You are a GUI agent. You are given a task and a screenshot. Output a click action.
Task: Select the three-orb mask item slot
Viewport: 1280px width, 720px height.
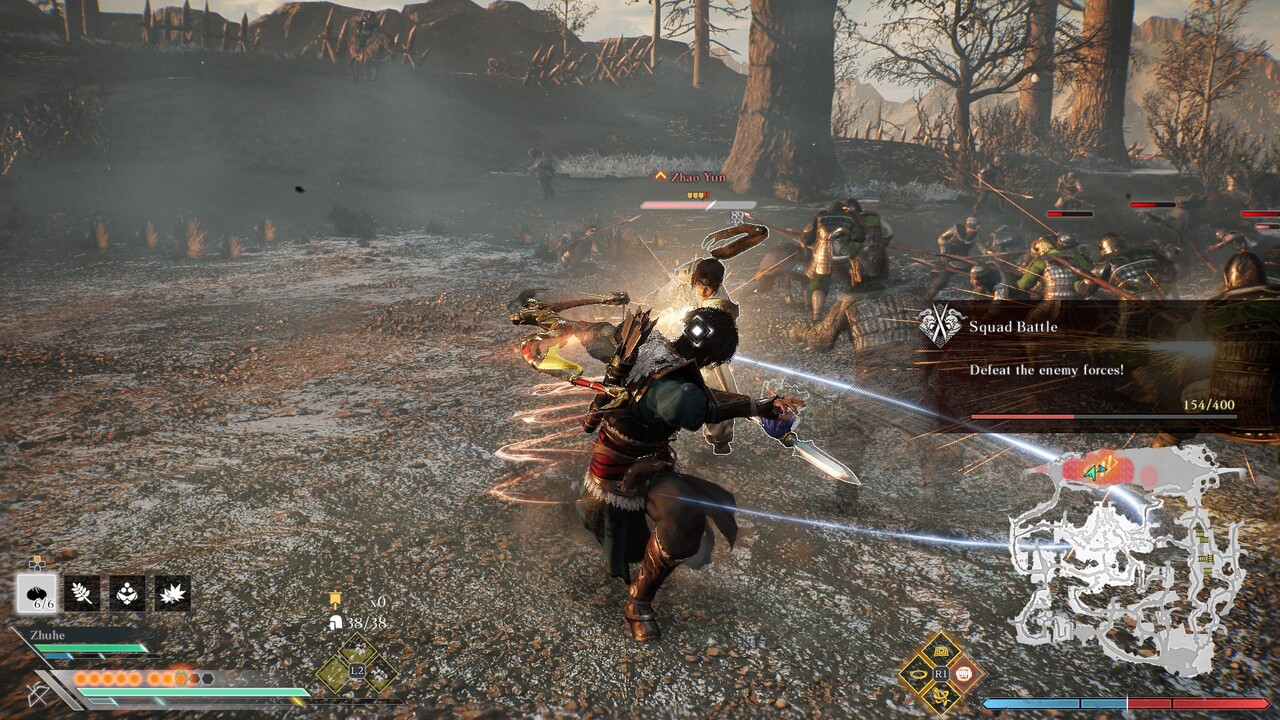127,593
